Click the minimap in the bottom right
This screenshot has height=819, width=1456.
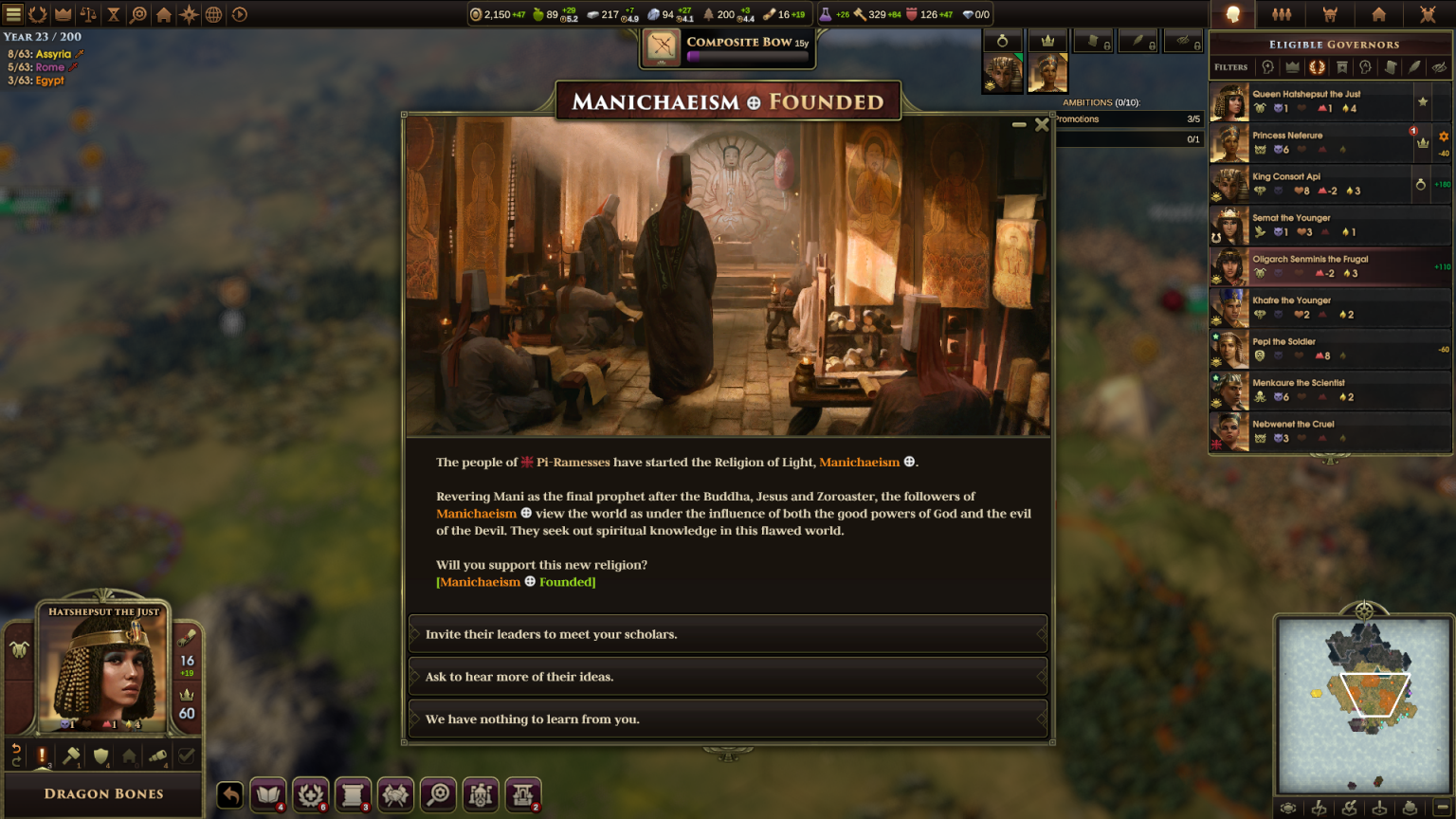(1365, 706)
